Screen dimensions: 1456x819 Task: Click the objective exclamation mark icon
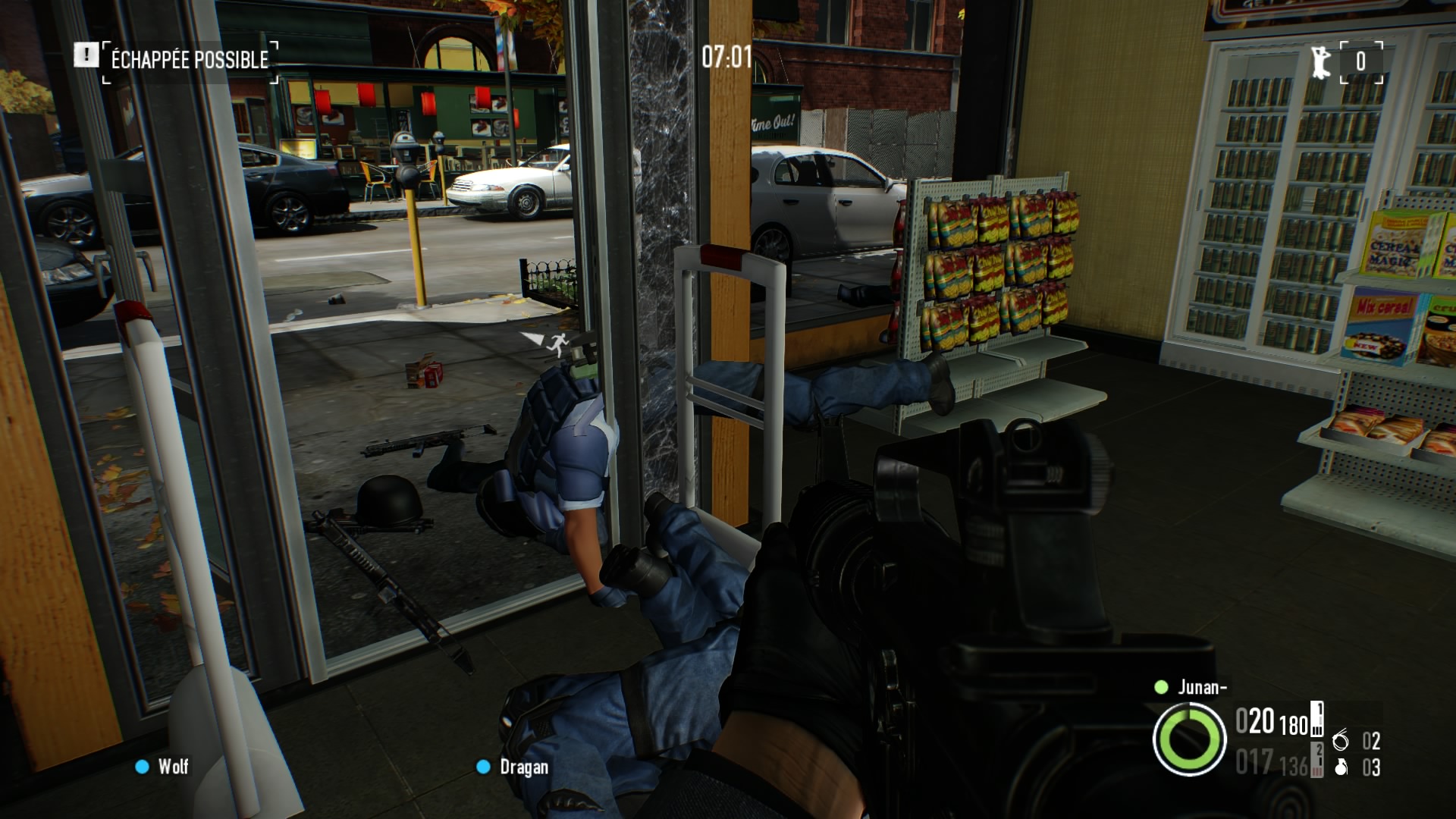click(x=86, y=55)
